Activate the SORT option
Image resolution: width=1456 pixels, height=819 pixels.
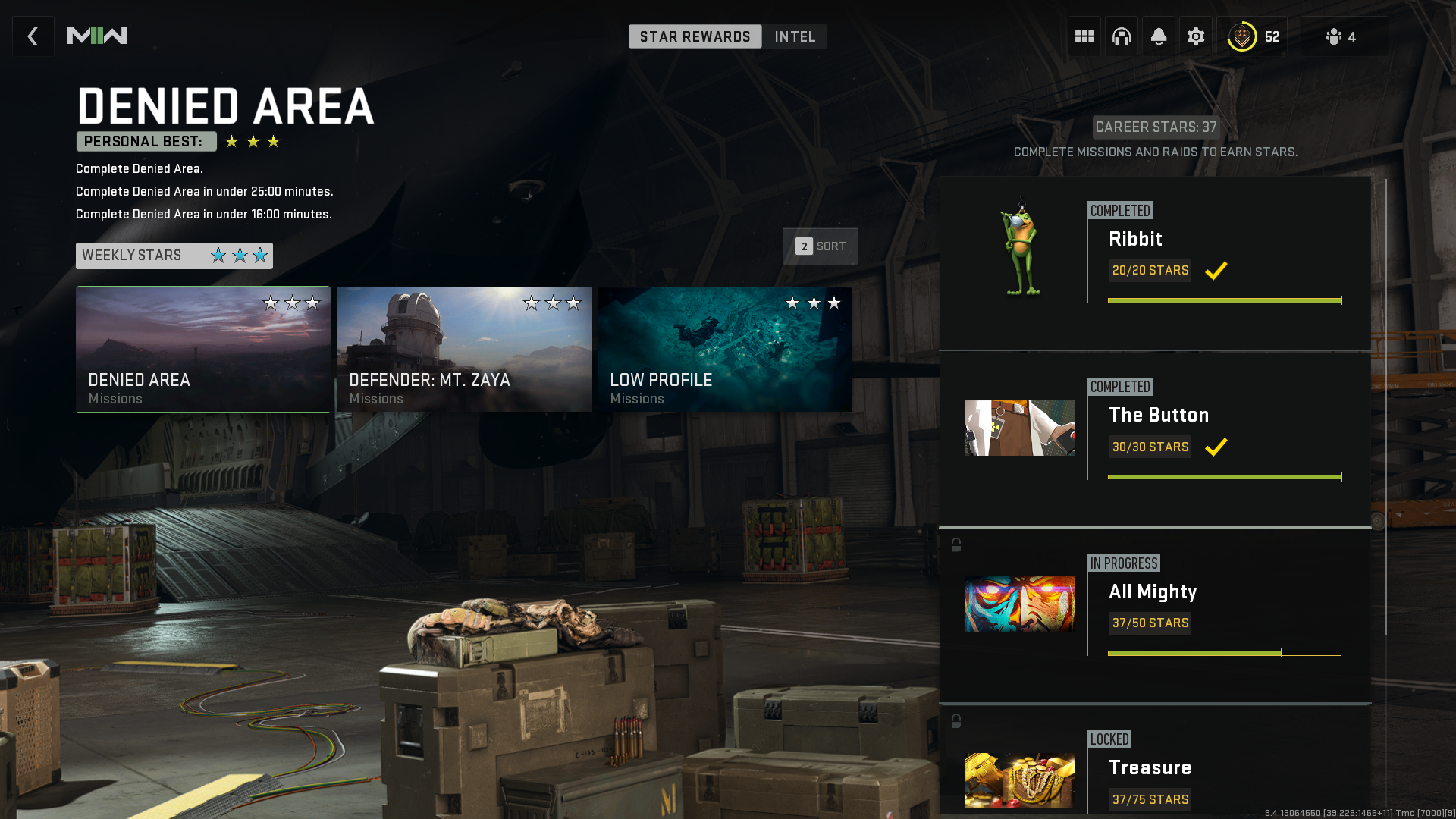coord(820,246)
